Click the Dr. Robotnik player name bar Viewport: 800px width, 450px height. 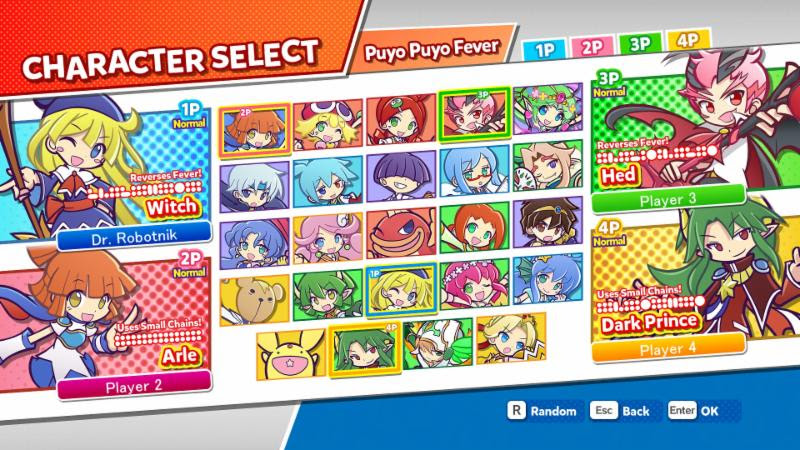[134, 238]
